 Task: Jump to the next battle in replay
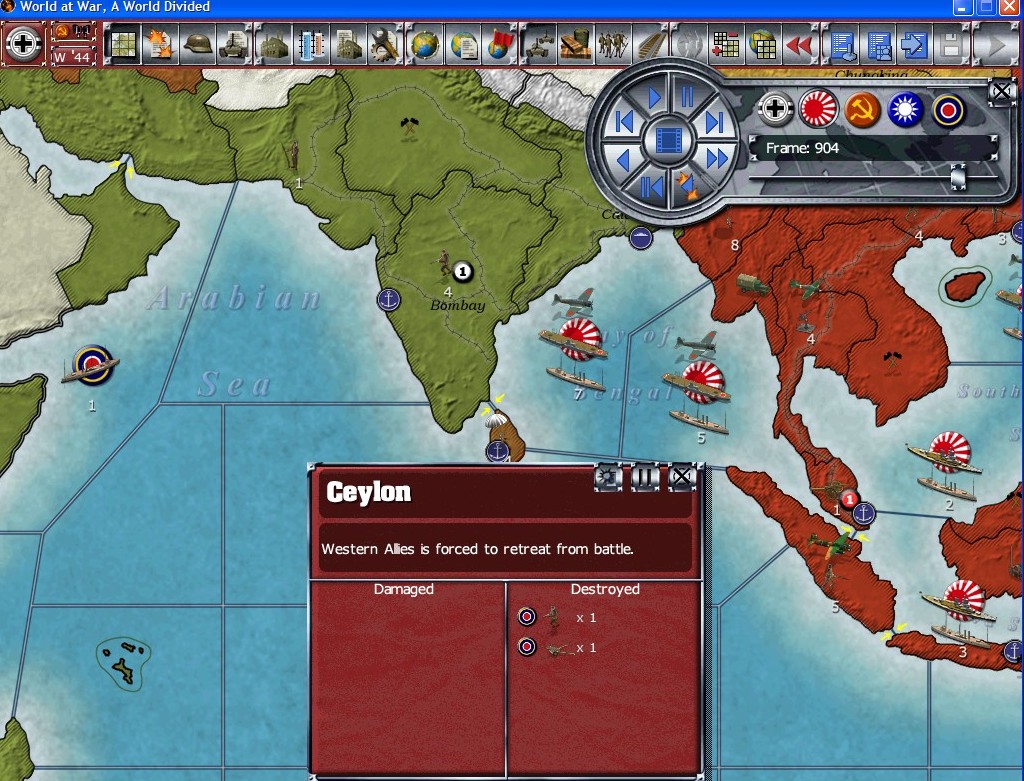(687, 186)
